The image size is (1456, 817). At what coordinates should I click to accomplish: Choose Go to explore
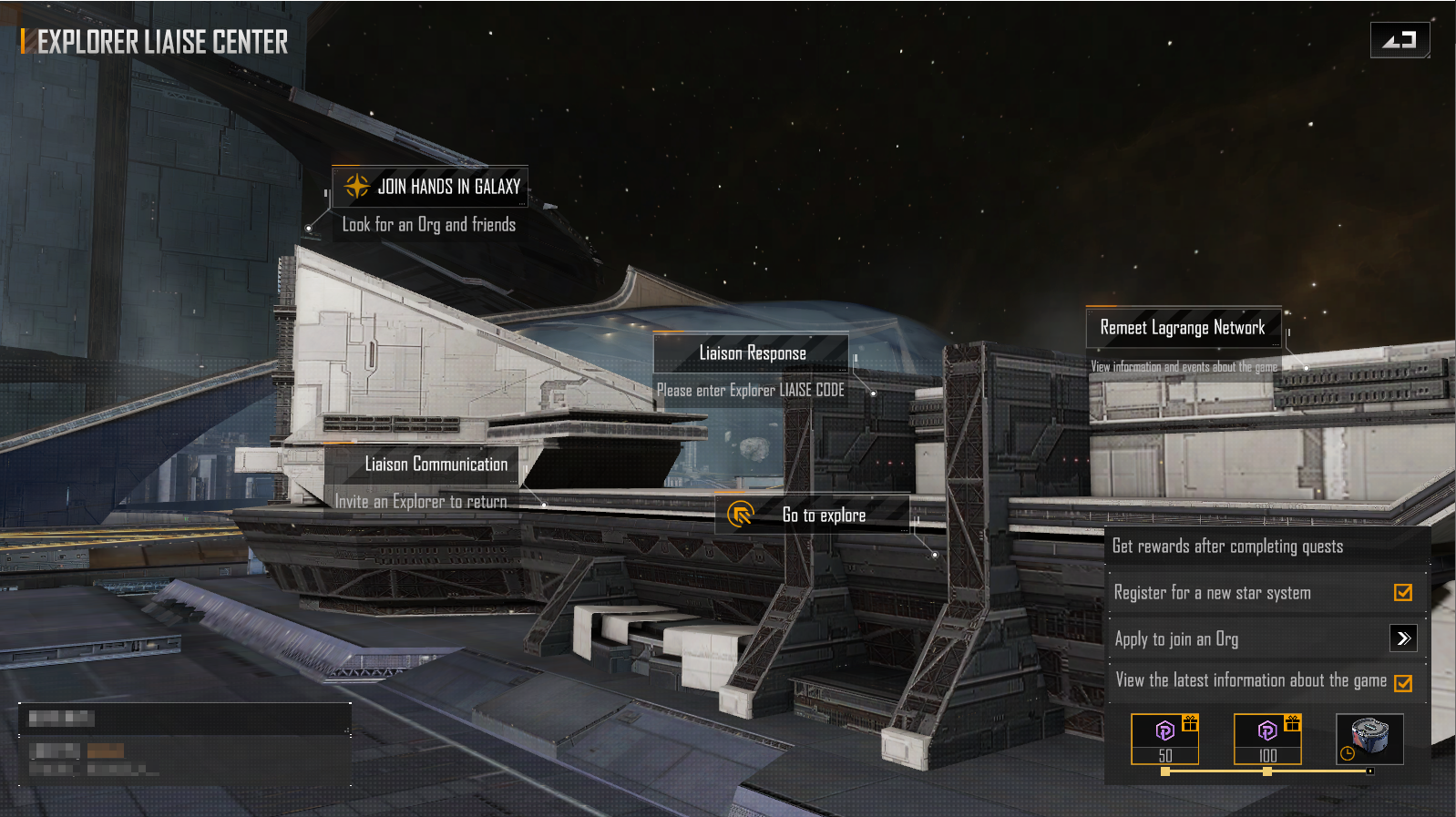[813, 516]
